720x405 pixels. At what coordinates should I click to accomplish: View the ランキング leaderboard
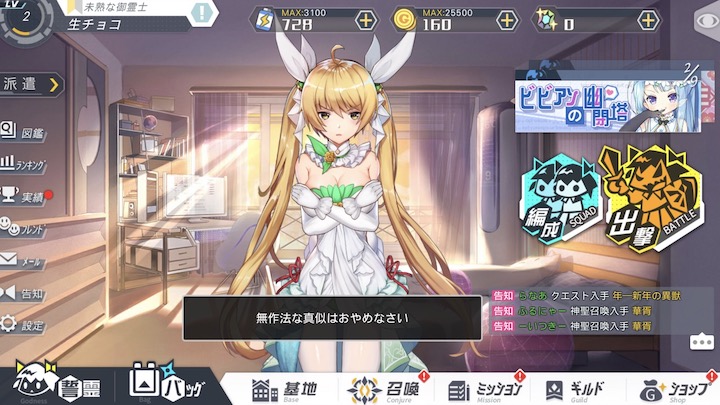pyautogui.click(x=24, y=163)
